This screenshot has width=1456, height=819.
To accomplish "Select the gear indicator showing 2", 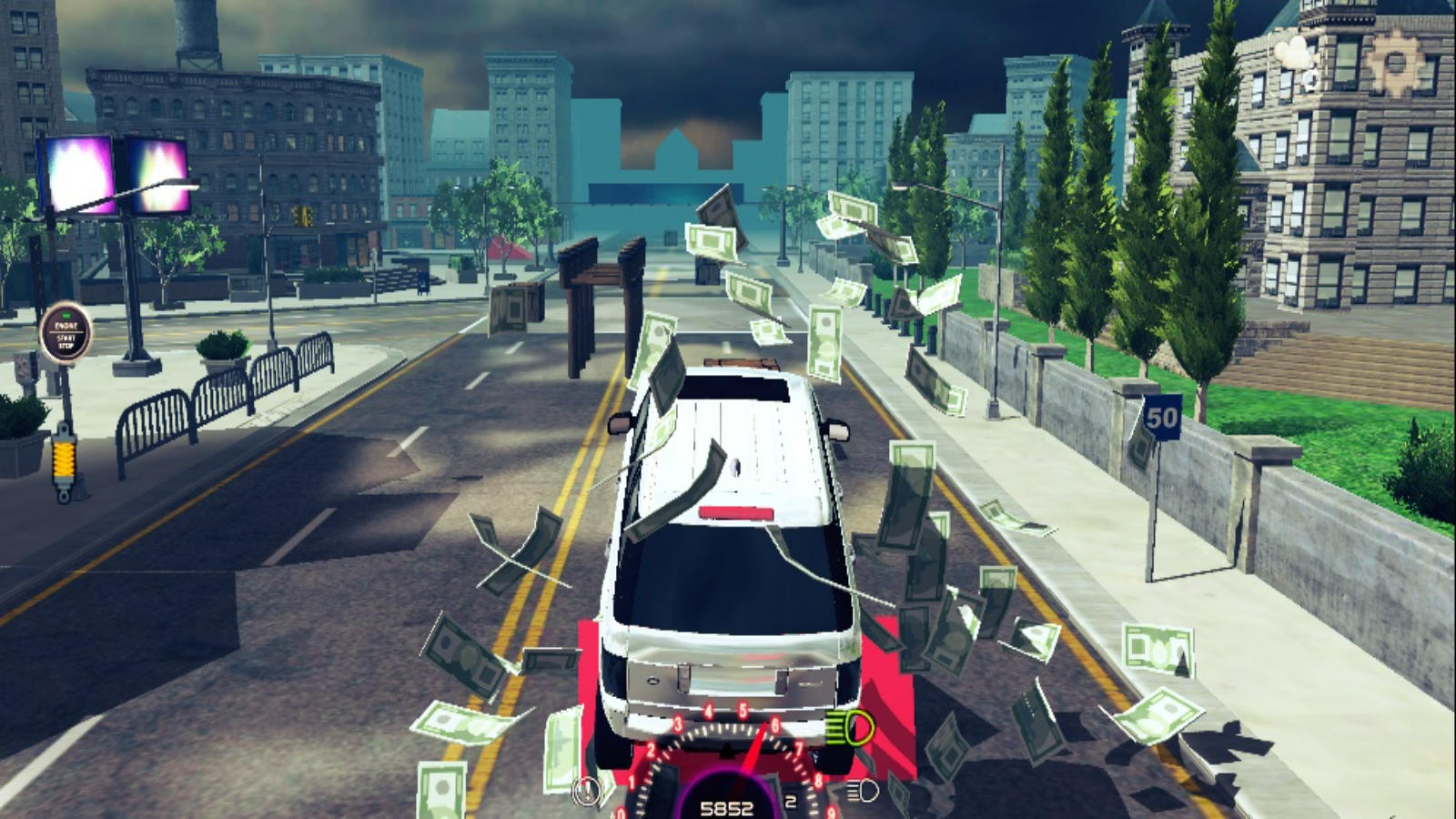I will tap(791, 800).
